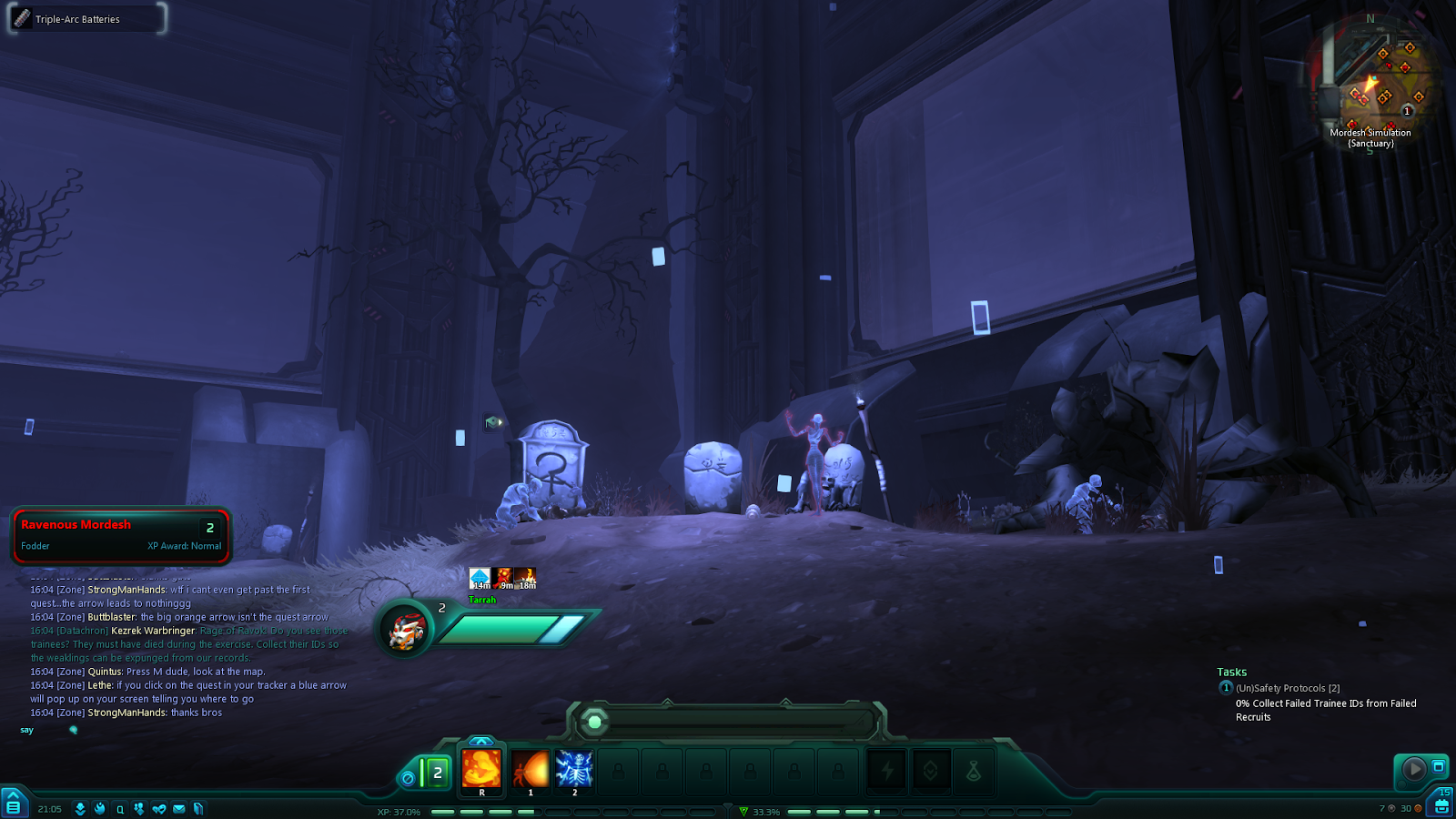The image size is (1456, 819).
Task: Open the main menu list button
Action: (13, 806)
